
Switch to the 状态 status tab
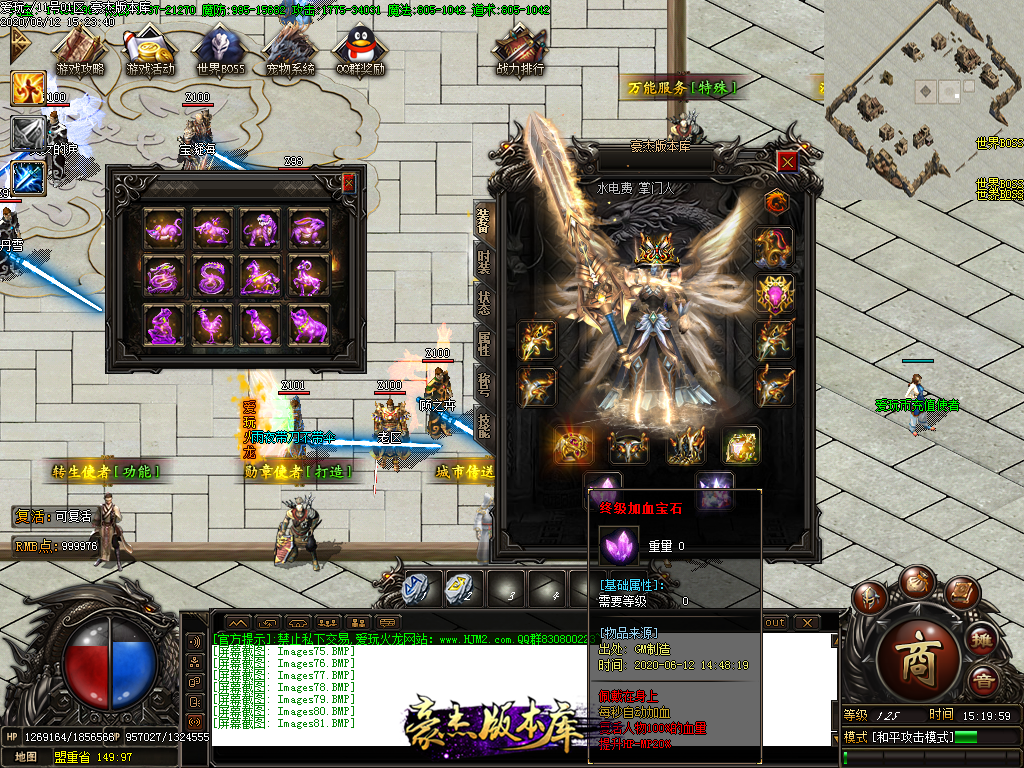pyautogui.click(x=483, y=303)
